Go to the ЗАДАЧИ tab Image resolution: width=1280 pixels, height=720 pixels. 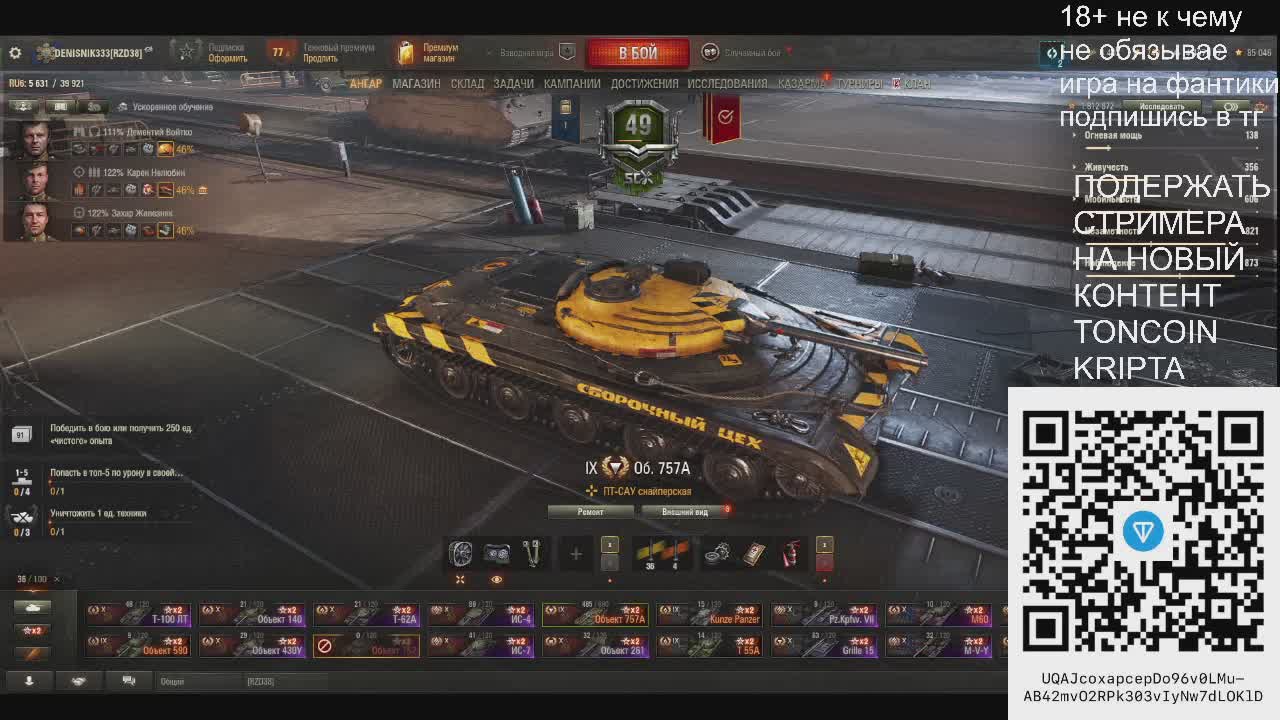click(x=513, y=84)
